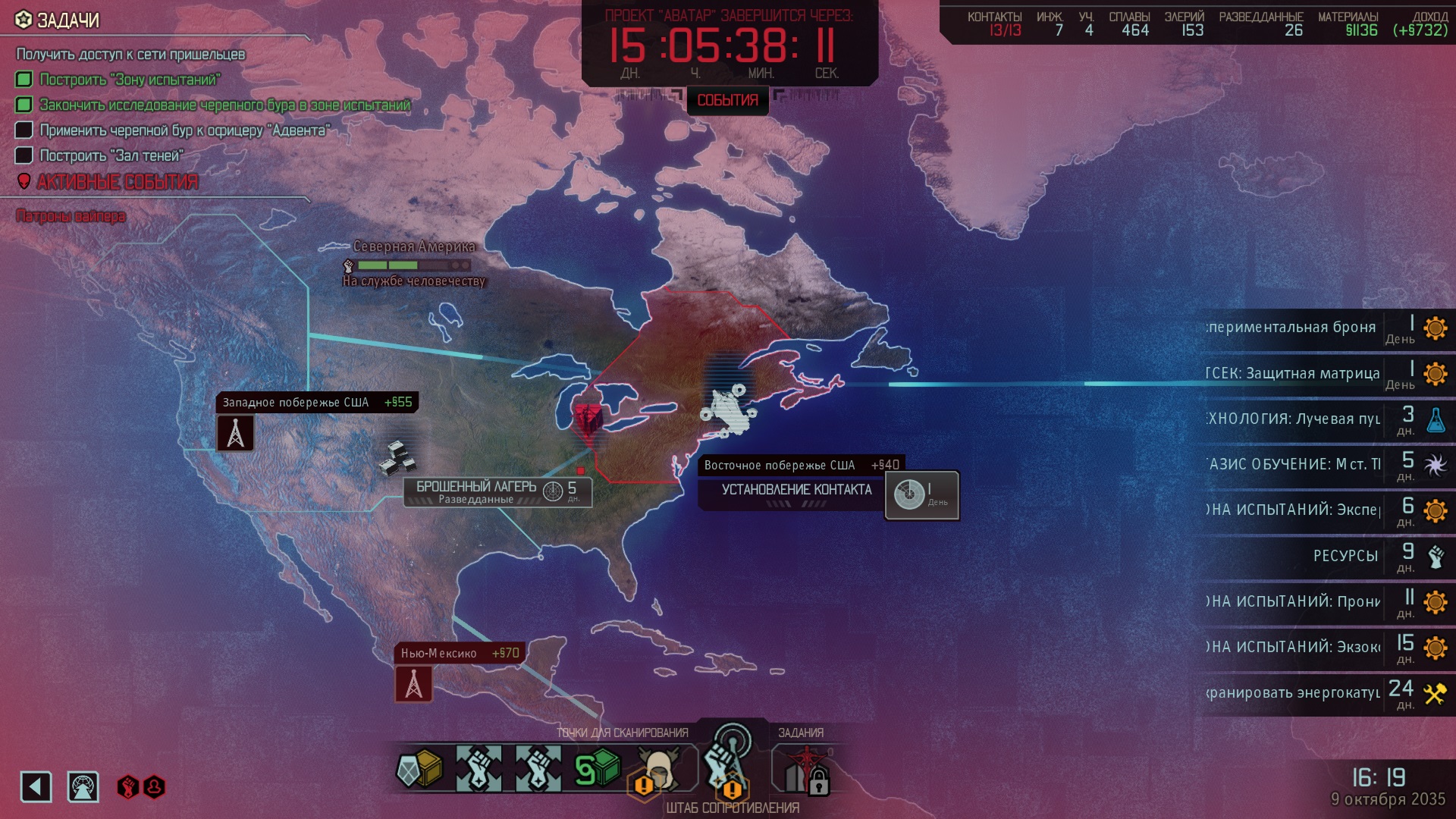
Task: Go to the Resistance HQ icon
Action: [x=726, y=762]
